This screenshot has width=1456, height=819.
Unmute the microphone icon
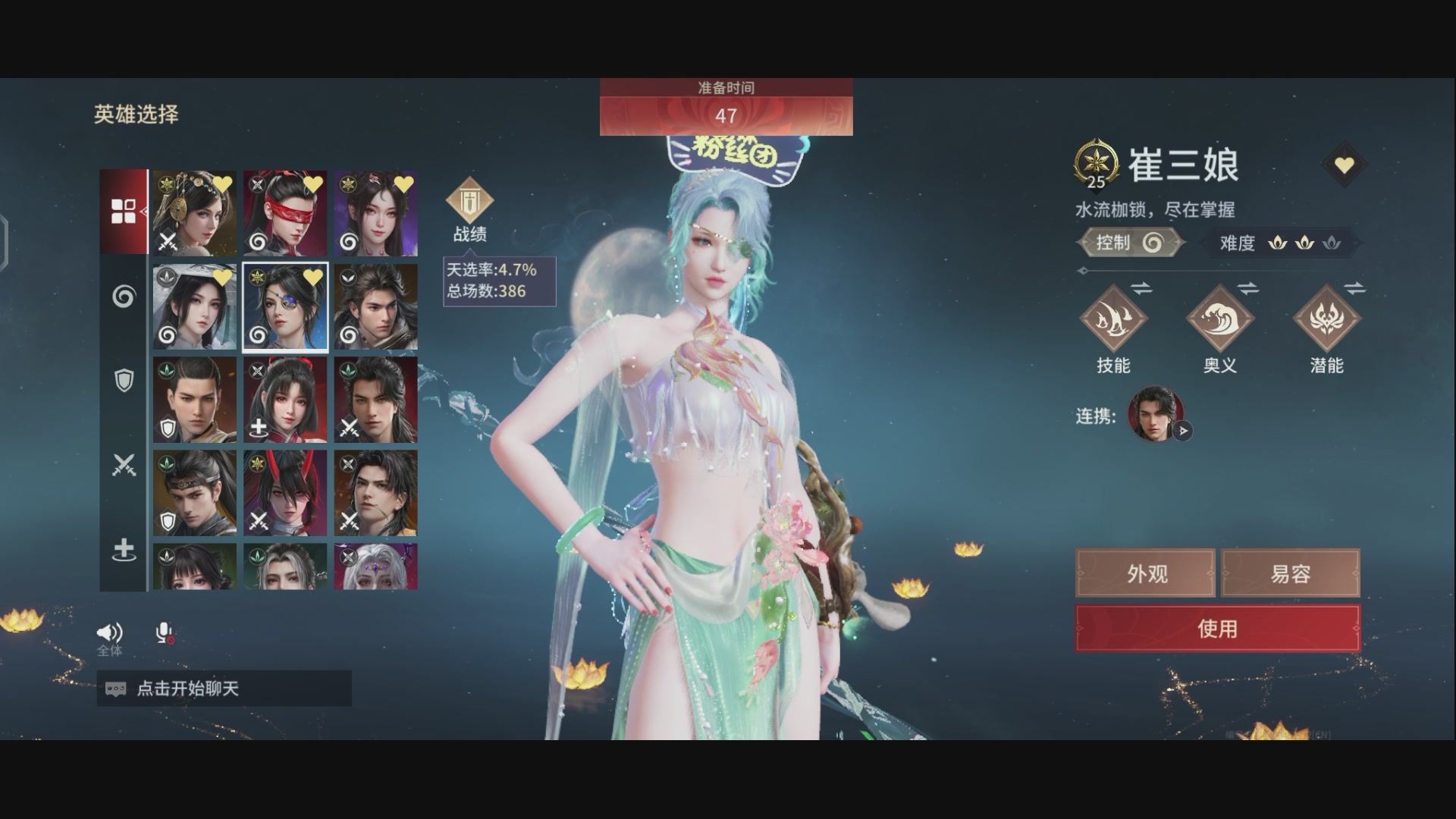pos(164,631)
